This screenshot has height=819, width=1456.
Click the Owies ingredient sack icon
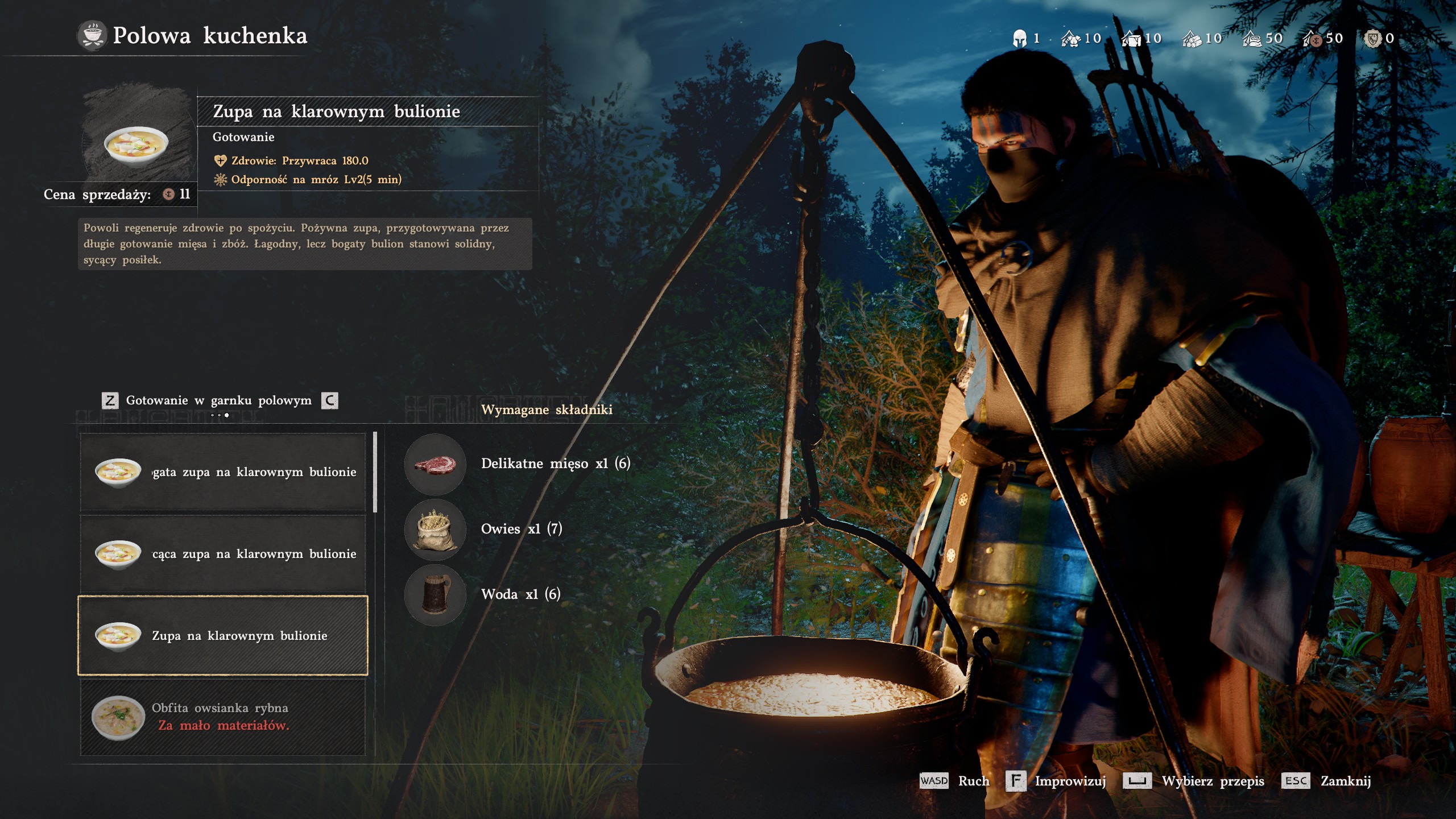(435, 530)
